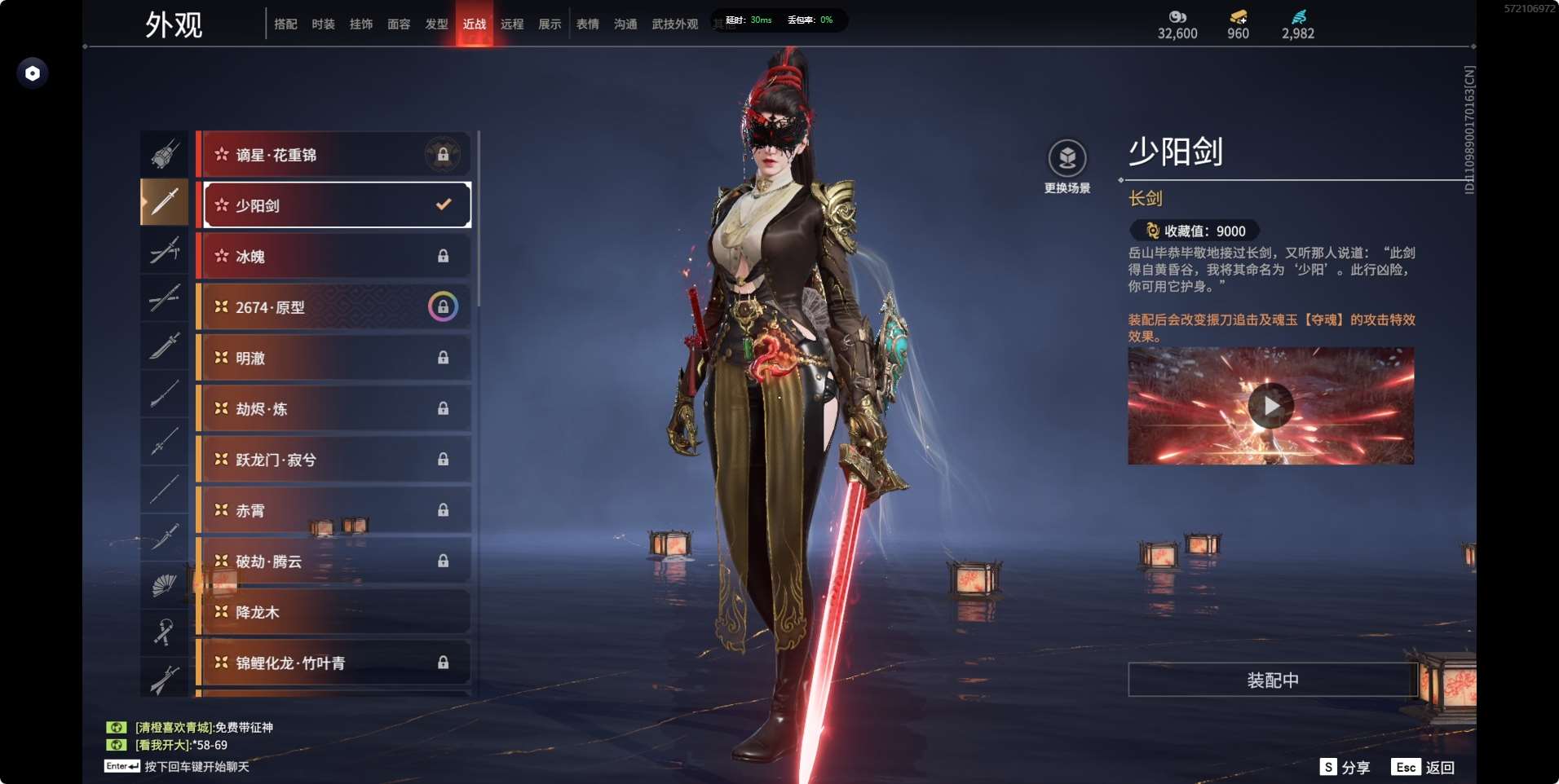The width and height of the screenshot is (1559, 784).
Task: Switch to the 武技外观 tab
Action: (674, 24)
